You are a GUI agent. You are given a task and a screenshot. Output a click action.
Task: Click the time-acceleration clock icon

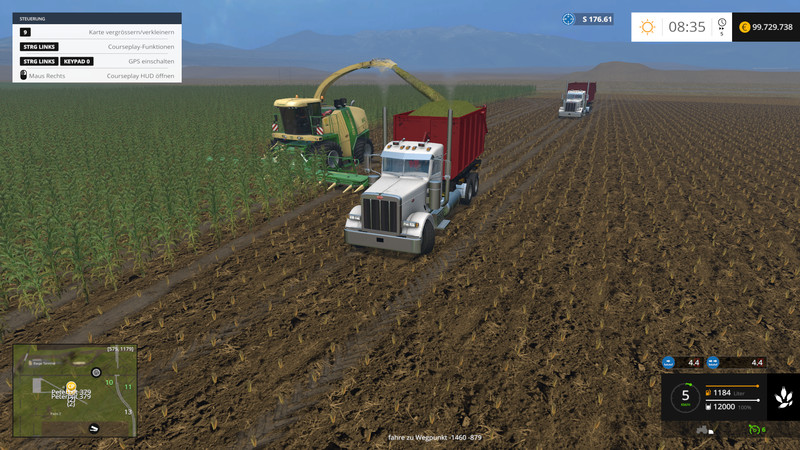[x=721, y=22]
